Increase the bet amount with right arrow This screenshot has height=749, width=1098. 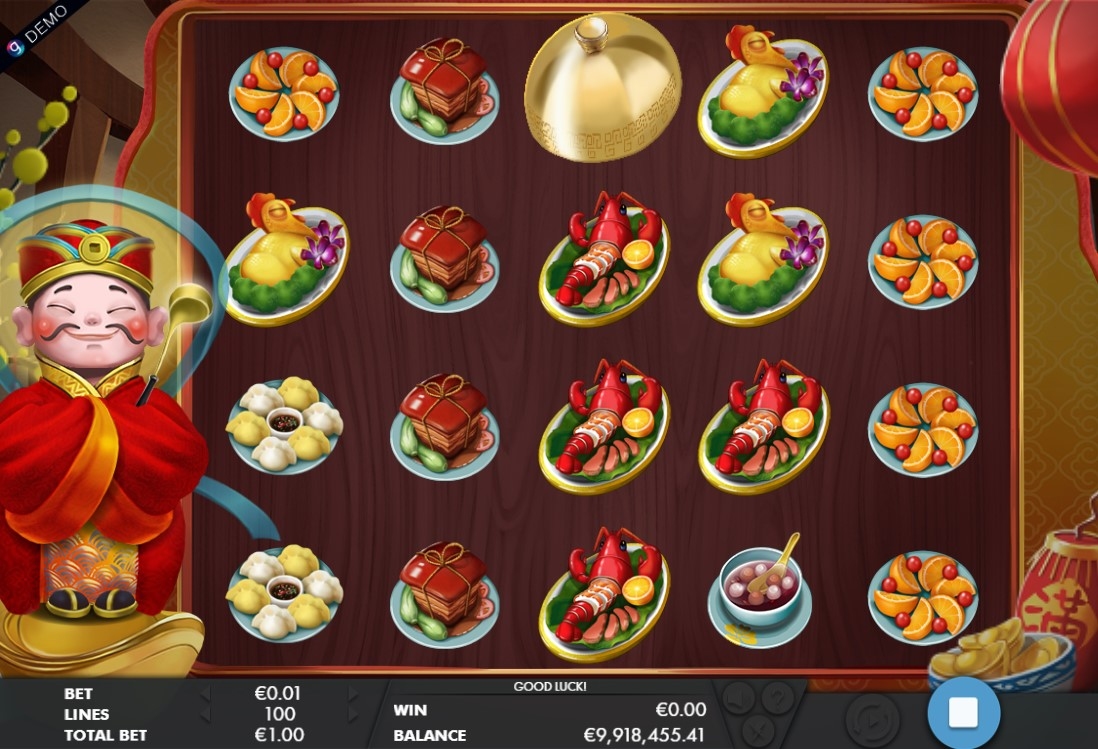(352, 693)
